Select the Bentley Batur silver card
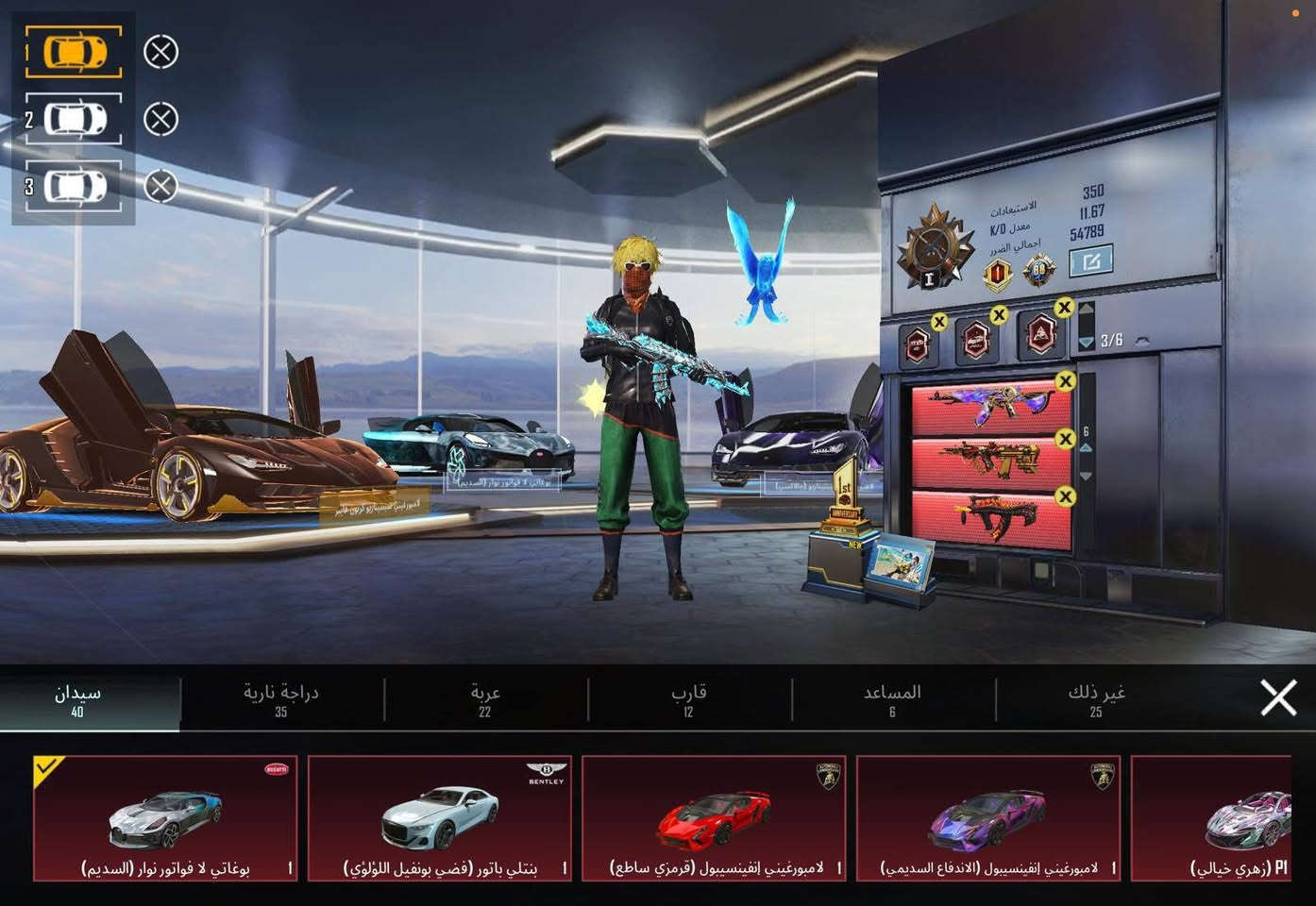The height and width of the screenshot is (906, 1316). (440, 818)
